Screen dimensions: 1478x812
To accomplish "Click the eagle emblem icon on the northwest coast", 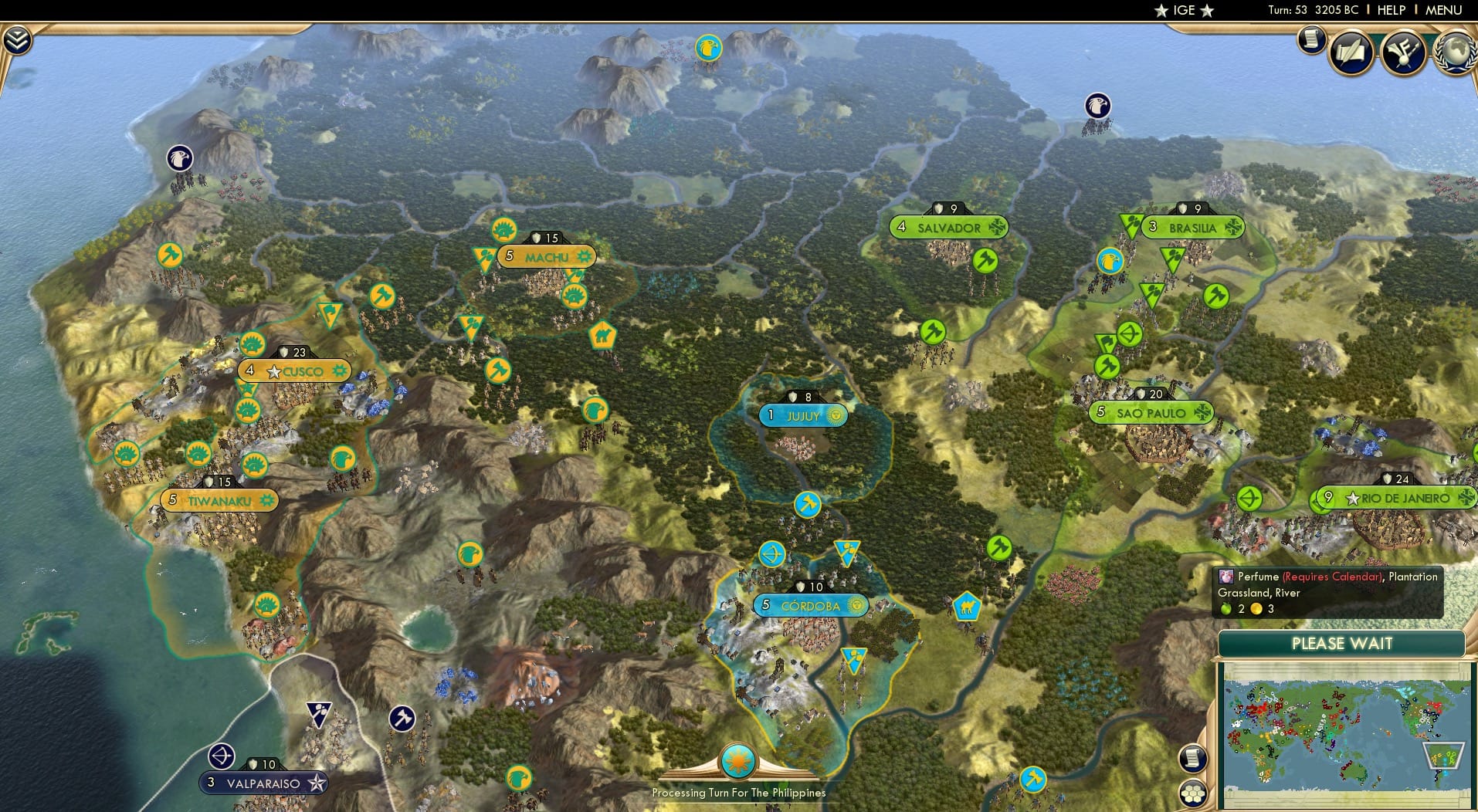I will point(180,157).
